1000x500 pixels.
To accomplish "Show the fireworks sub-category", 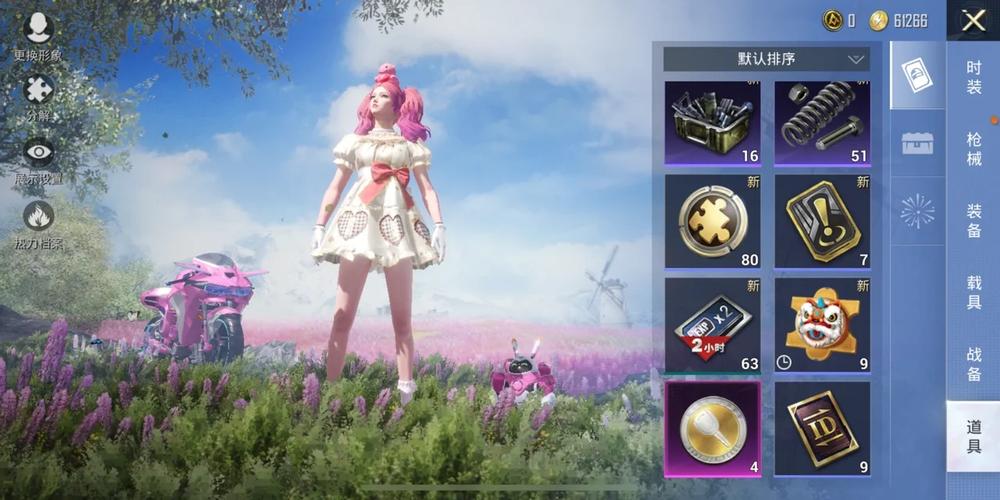I will pos(917,211).
